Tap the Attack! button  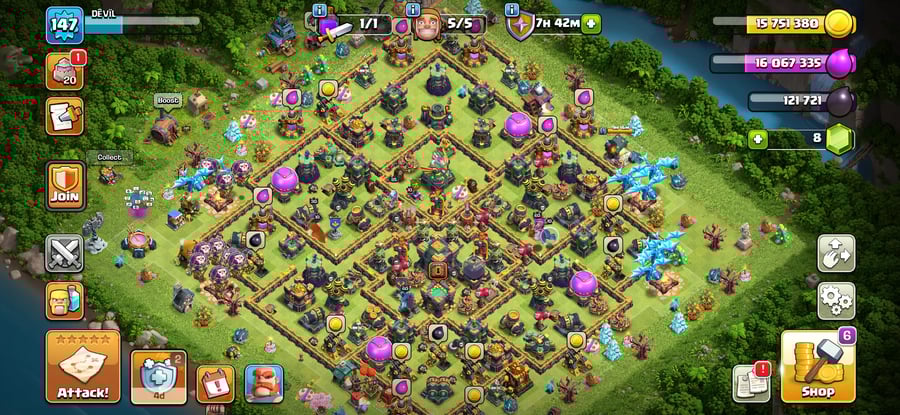[83, 366]
